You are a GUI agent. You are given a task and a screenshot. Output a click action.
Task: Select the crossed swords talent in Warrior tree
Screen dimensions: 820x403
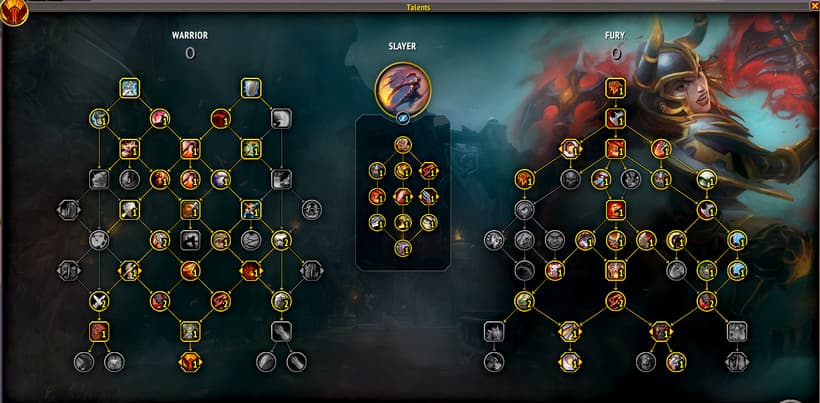[x=99, y=299]
